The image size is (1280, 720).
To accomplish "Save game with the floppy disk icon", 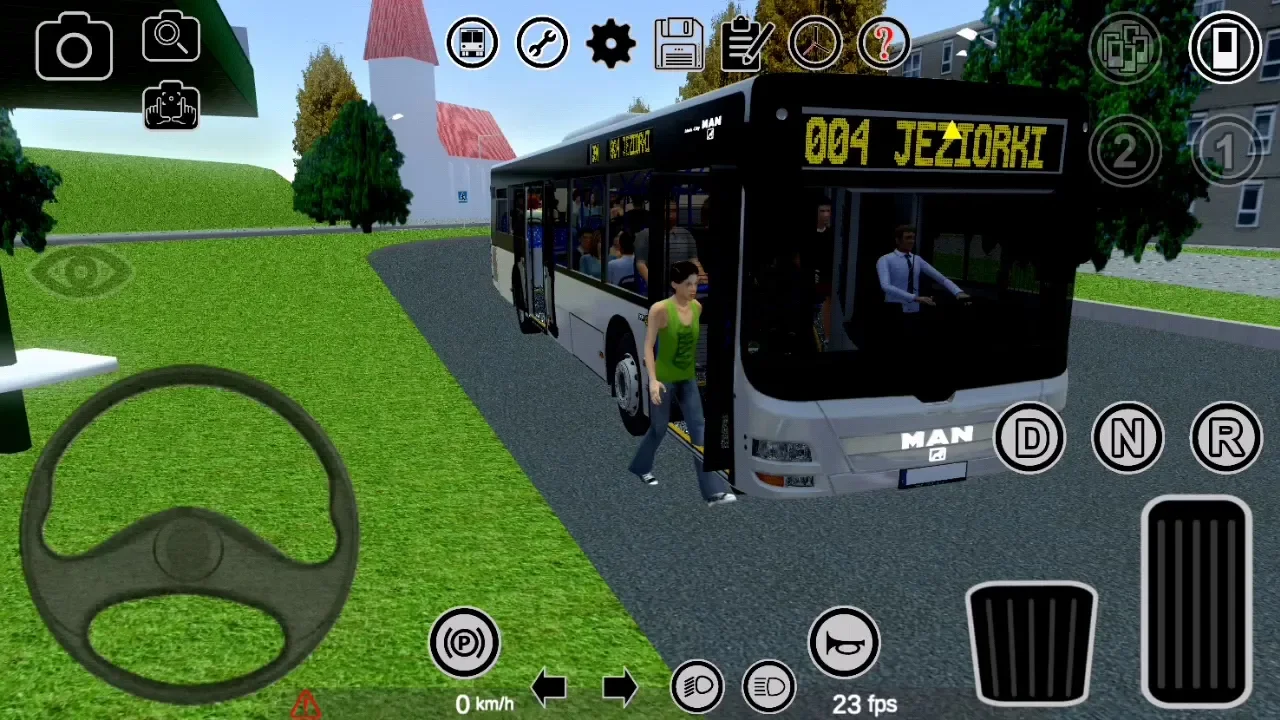I will click(679, 43).
